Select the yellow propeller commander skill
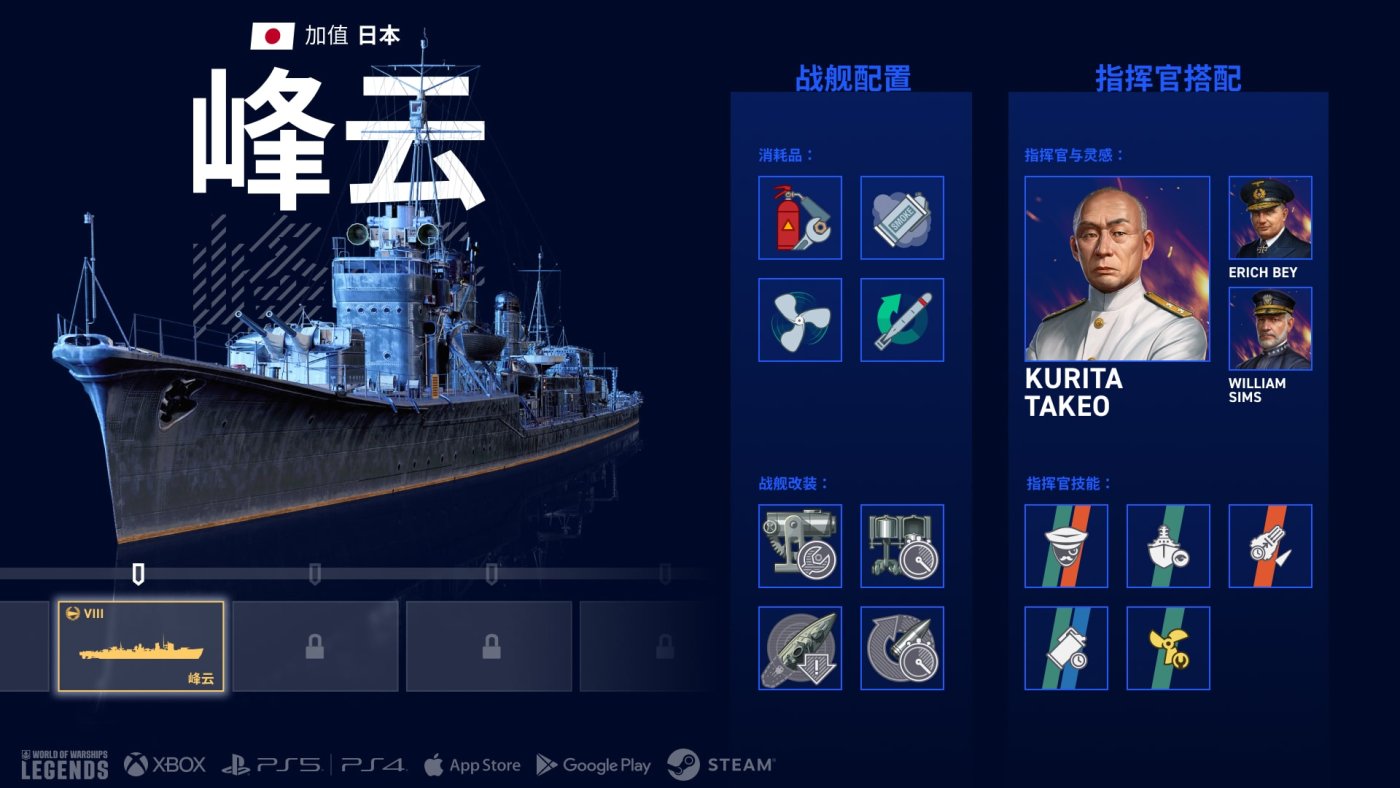Viewport: 1400px width, 788px height. 1168,648
